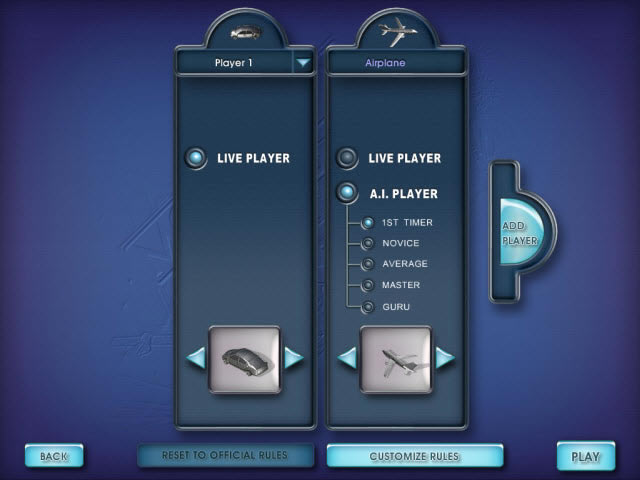
Task: Set the Airplane player to Live Player
Action: pos(347,158)
